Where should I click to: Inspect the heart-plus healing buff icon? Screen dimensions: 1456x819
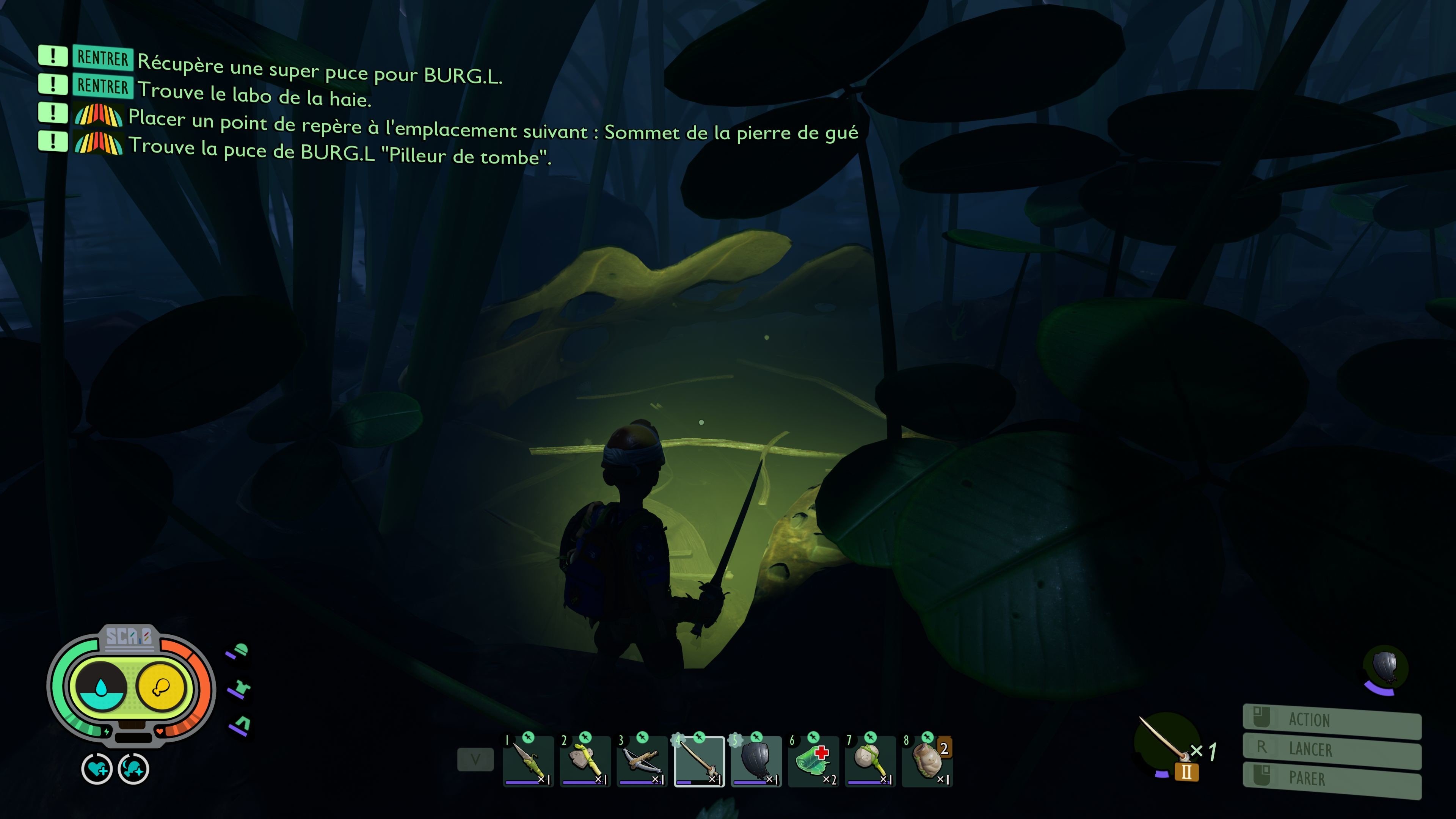tap(97, 769)
